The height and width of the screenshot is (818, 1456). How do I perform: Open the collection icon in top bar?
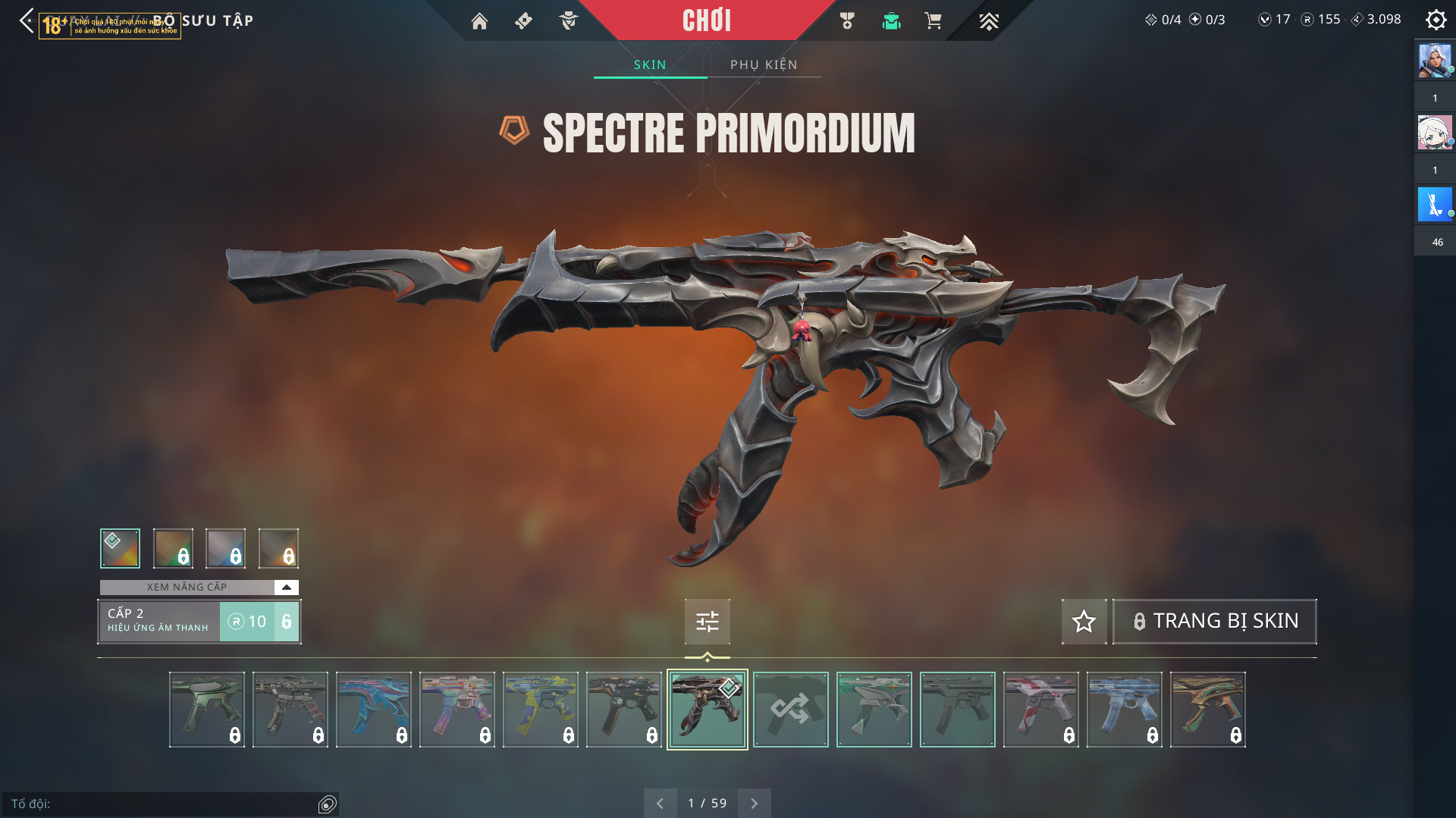coord(891,21)
